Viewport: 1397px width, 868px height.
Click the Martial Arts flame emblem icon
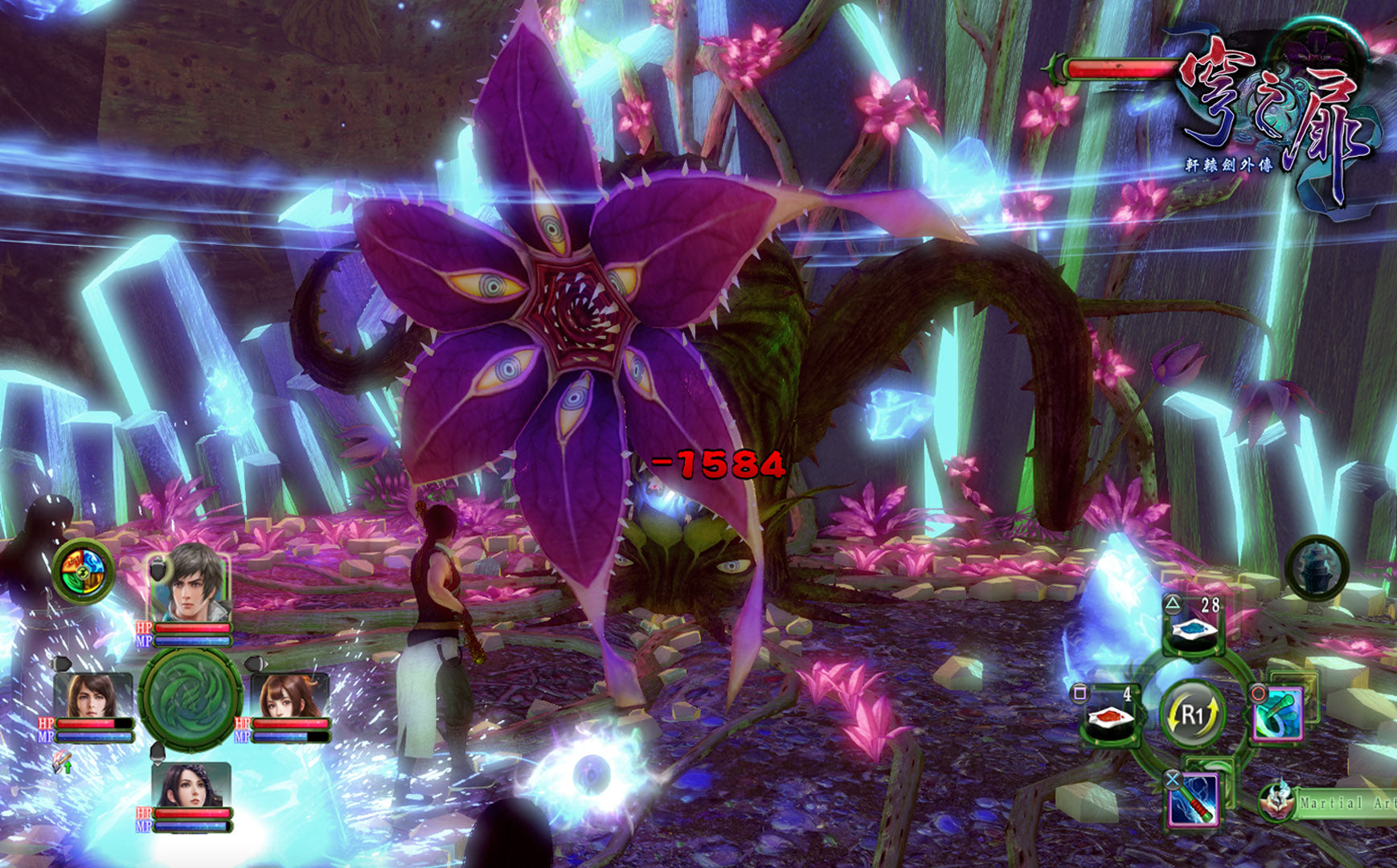(1276, 804)
